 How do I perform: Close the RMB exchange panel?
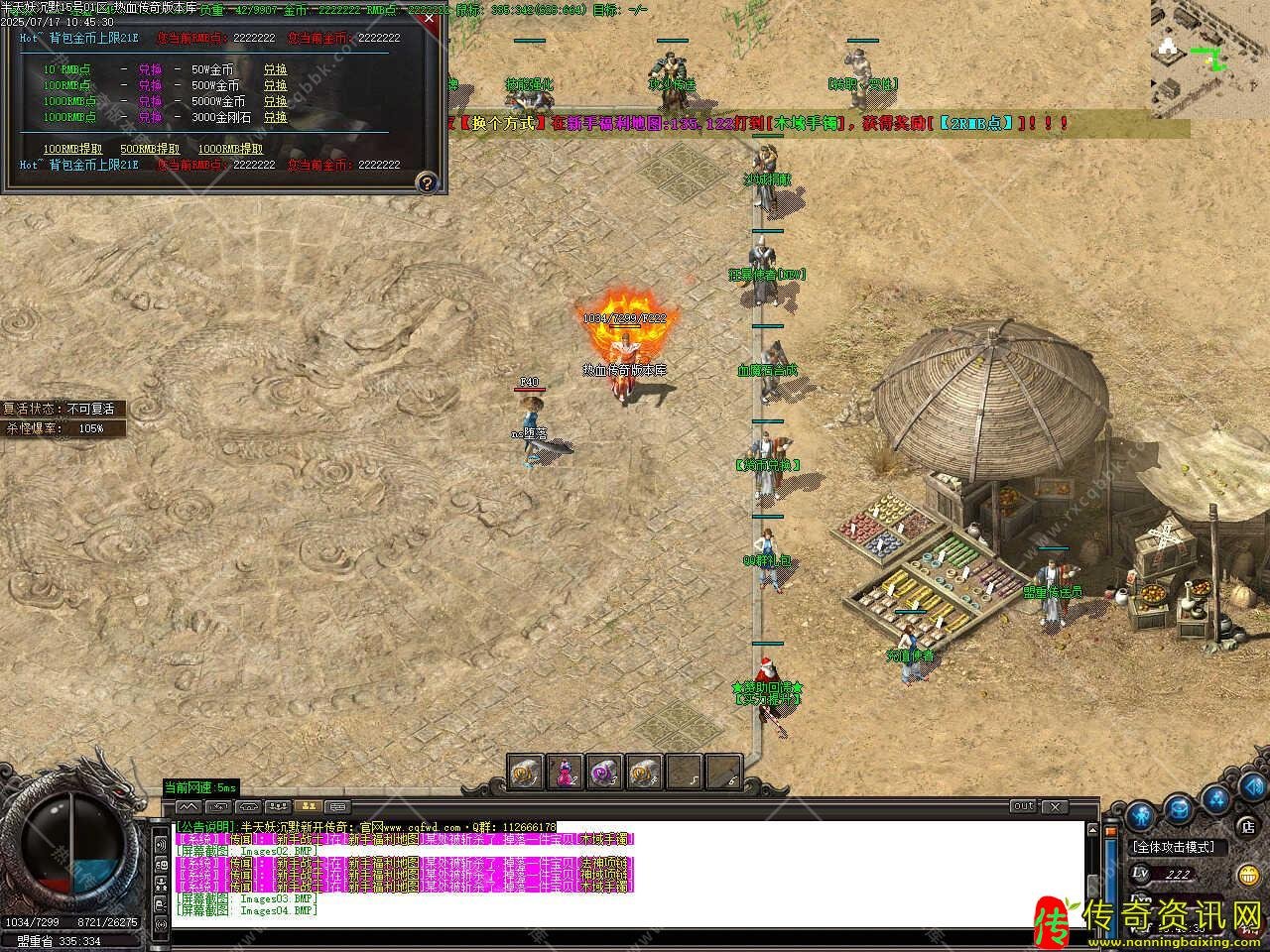428,18
